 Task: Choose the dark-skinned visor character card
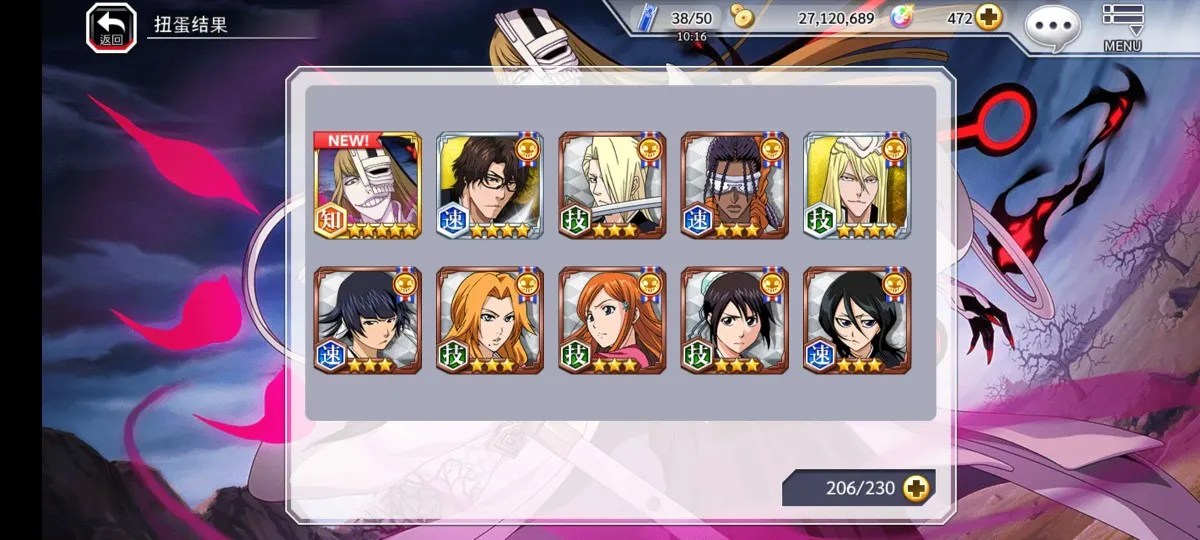734,186
